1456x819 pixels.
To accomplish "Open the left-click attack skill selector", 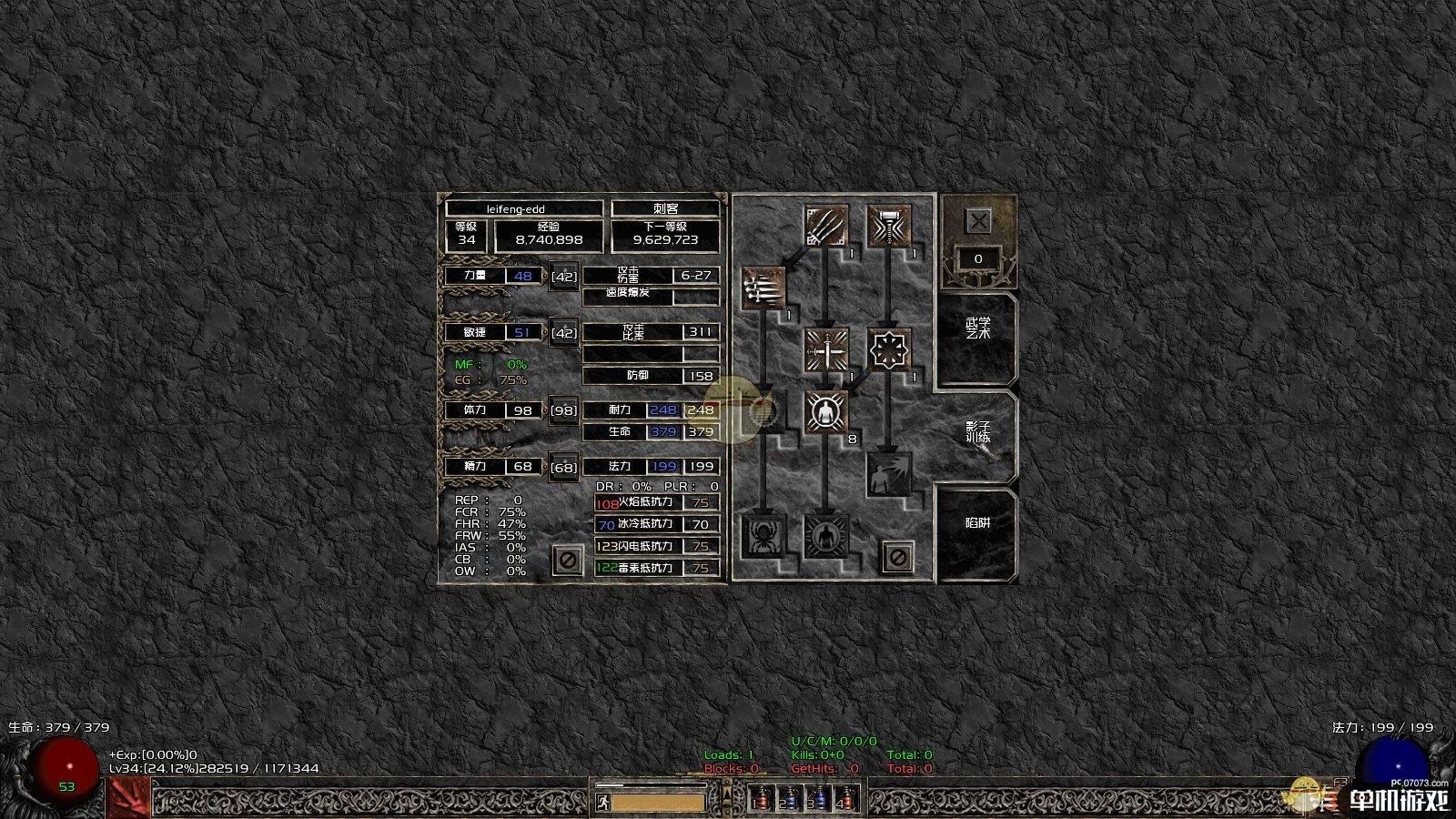I will (x=128, y=798).
